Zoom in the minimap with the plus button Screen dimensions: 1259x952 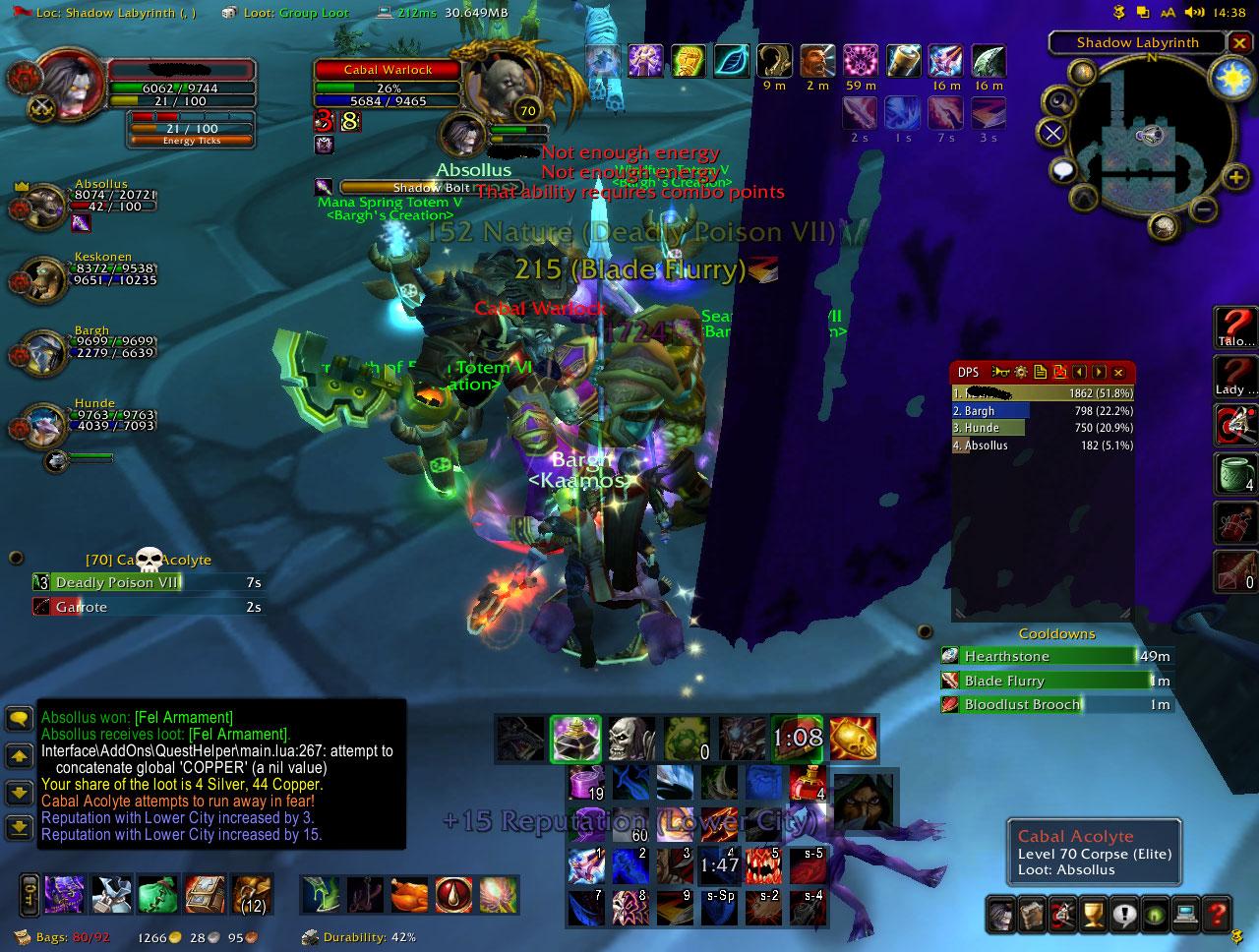pos(1234,177)
